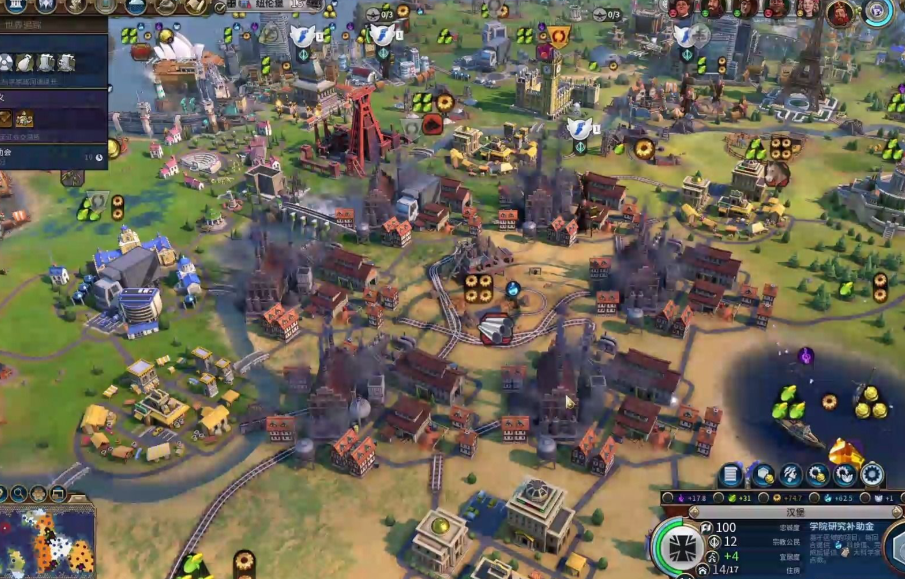The image size is (905, 579).
Task: Click the purchase with faith production icon
Action: [x=845, y=475]
